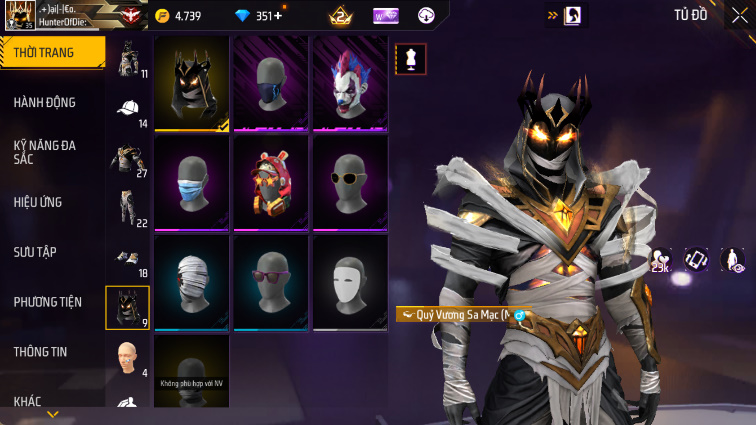Tap the heart likes icon showing 23k
This screenshot has height=425, width=756.
[x=660, y=258]
